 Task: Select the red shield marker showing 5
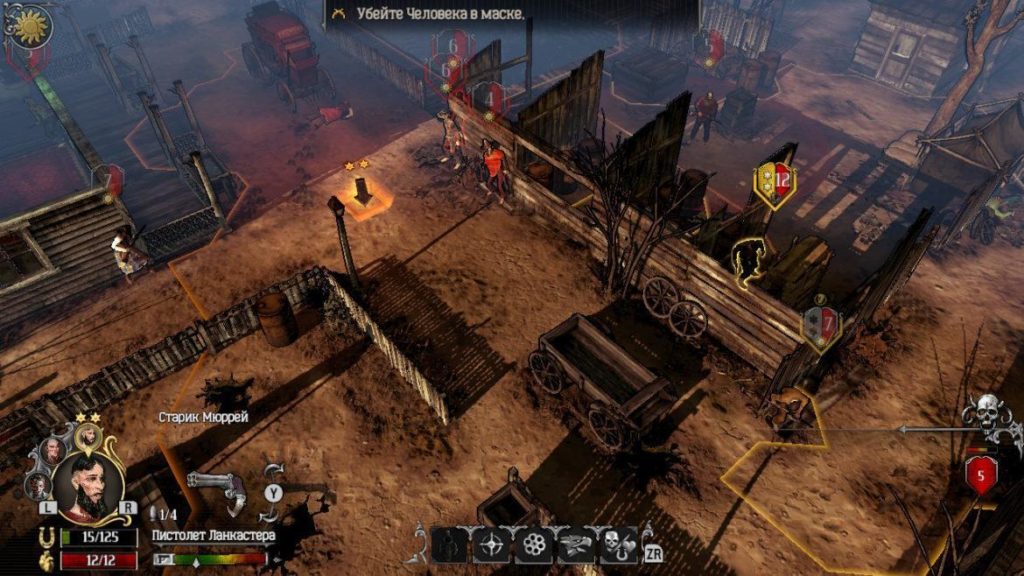(980, 475)
